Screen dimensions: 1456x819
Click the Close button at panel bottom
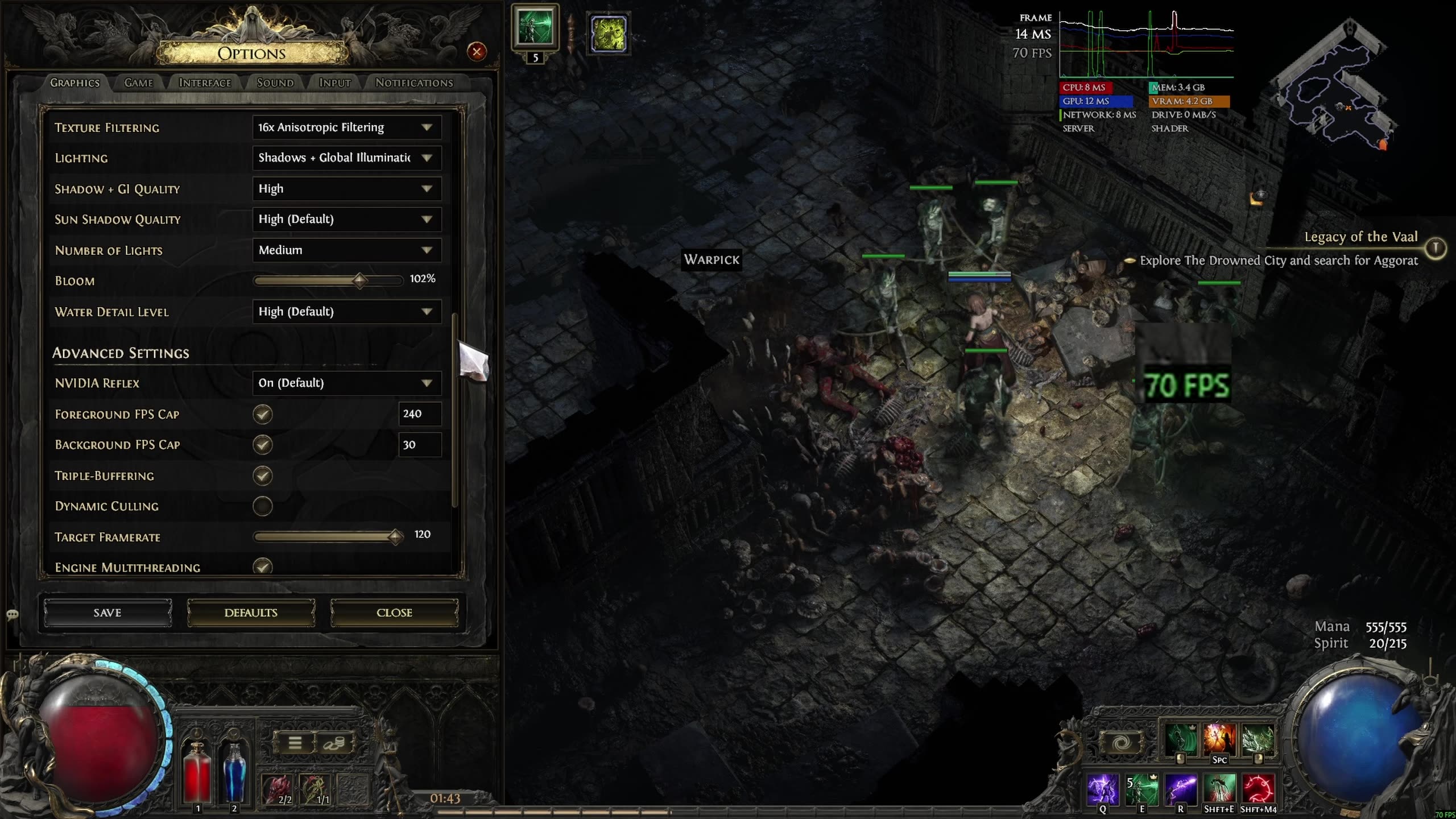click(x=394, y=613)
